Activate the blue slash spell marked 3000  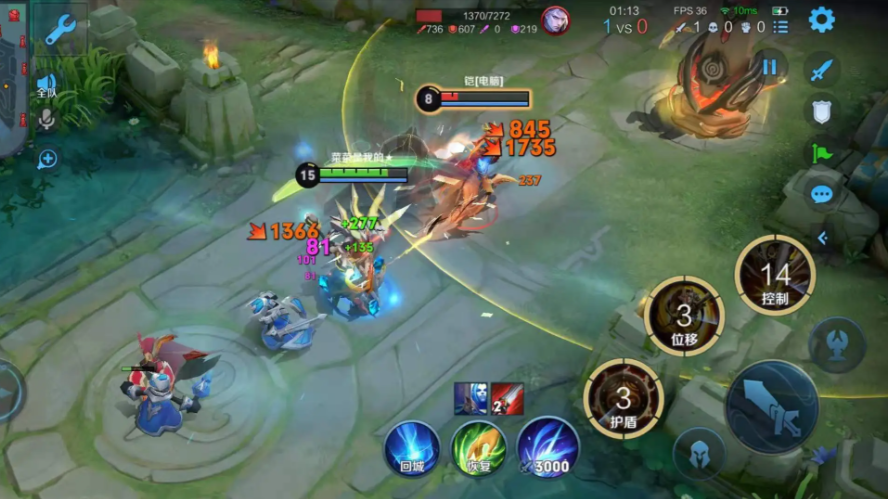point(547,448)
